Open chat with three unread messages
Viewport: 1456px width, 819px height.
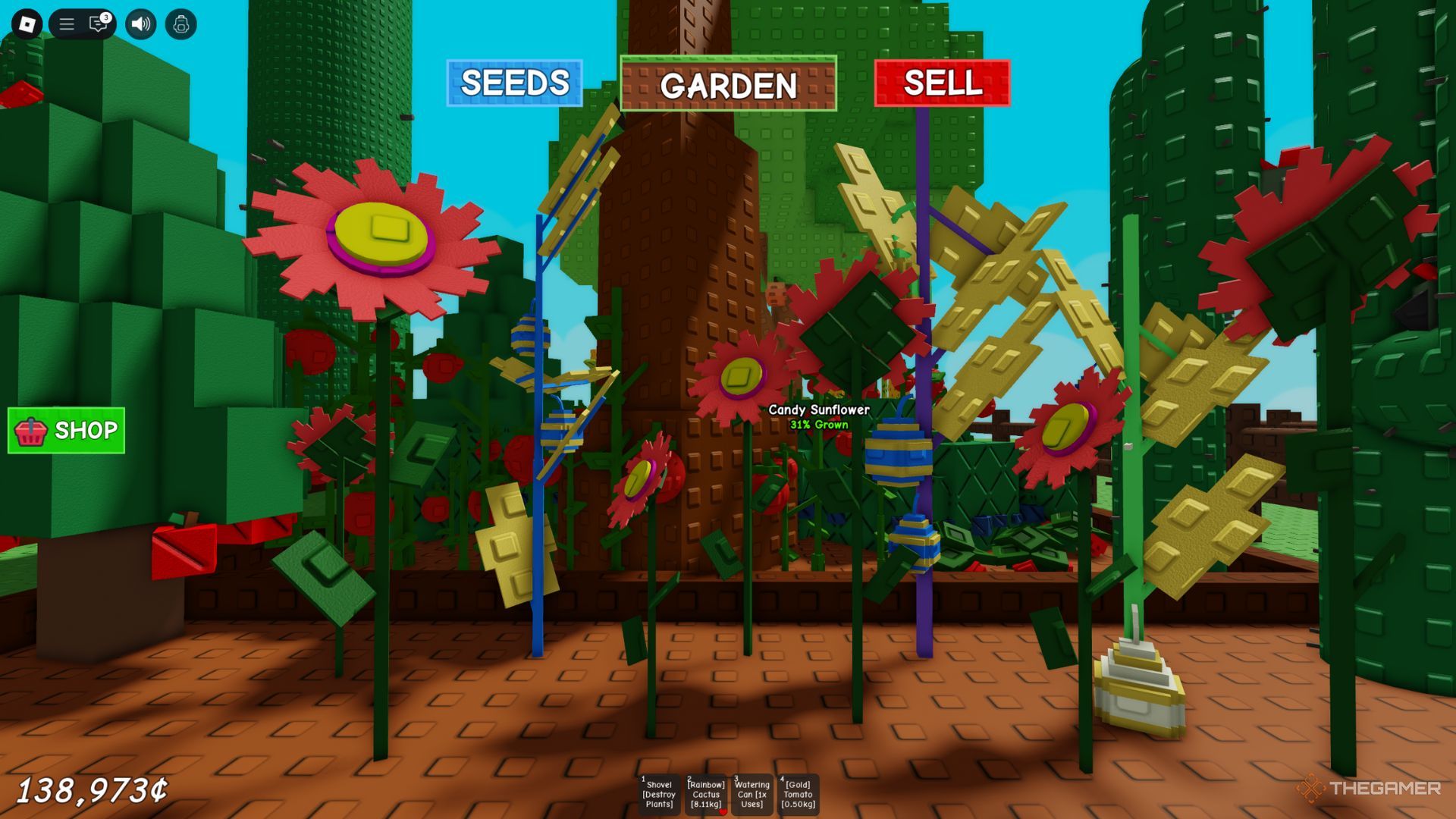pyautogui.click(x=99, y=24)
